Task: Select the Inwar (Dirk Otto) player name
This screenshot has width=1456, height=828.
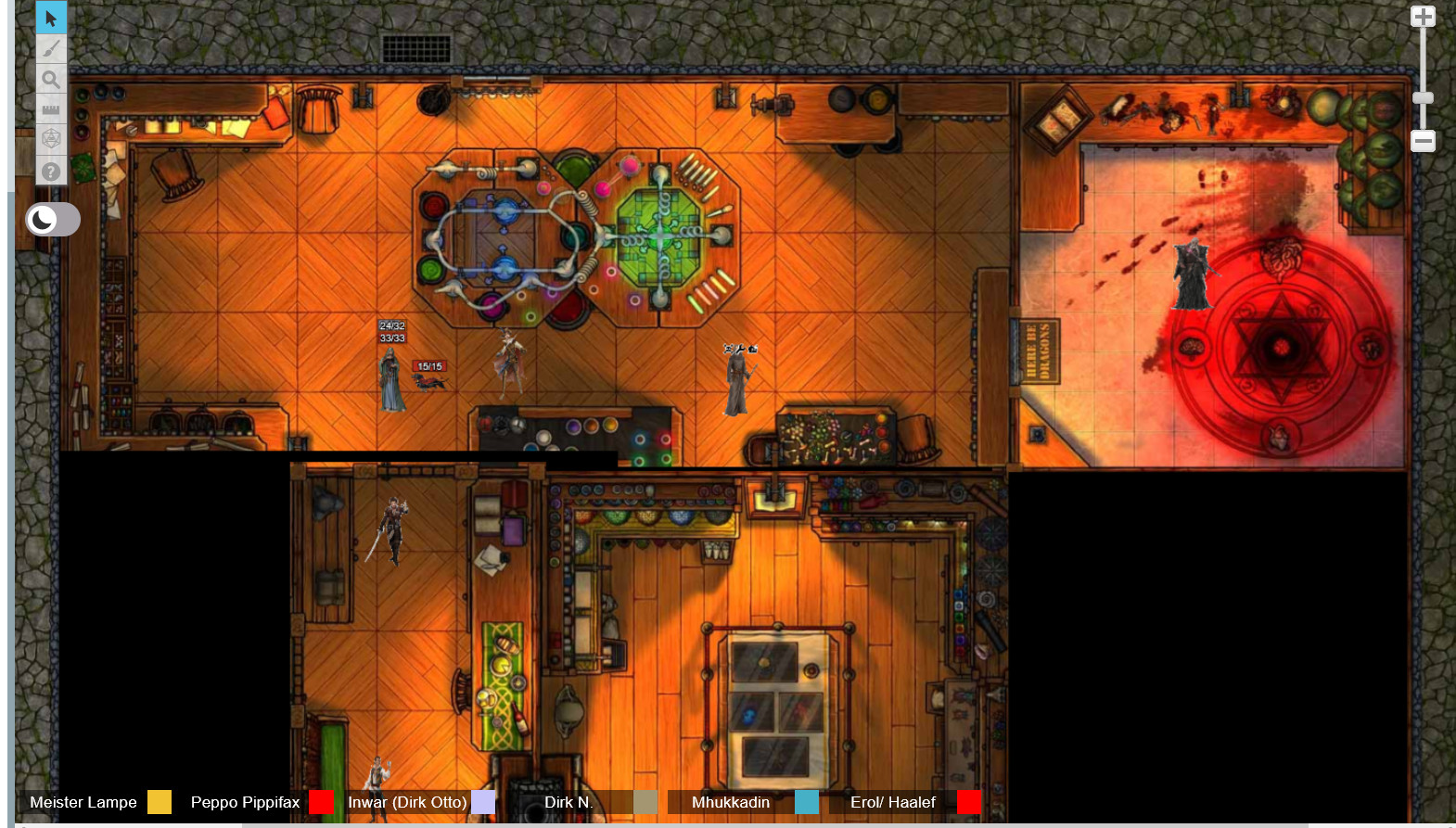Action: [407, 802]
